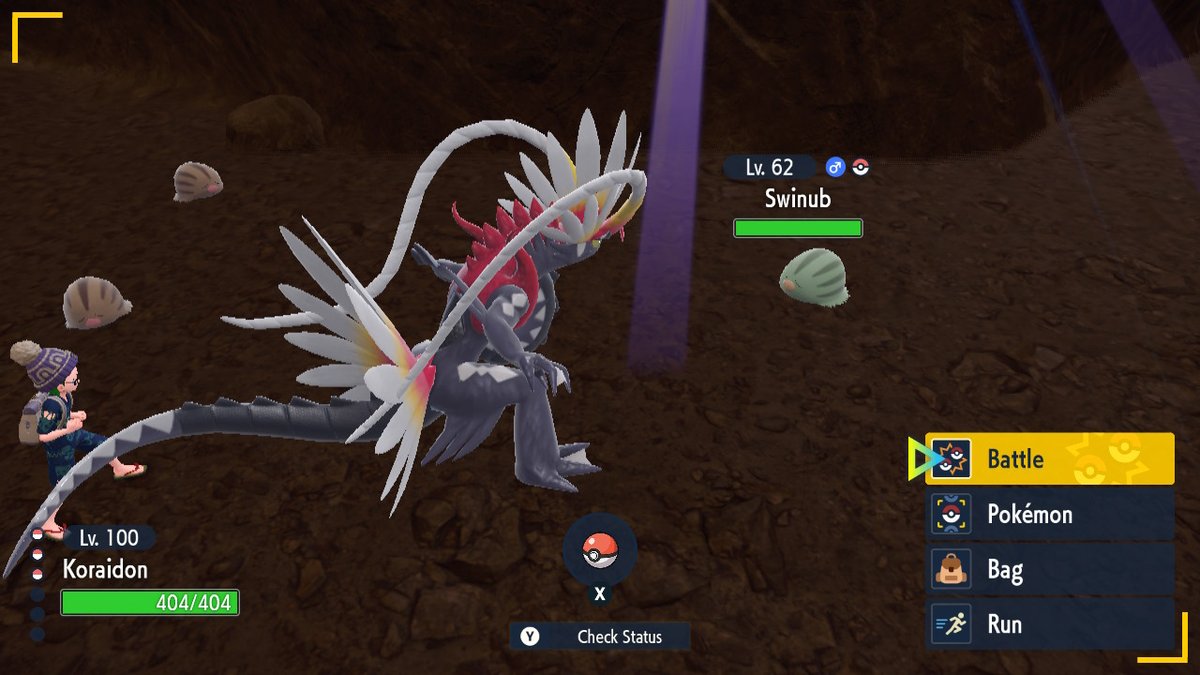Open the Pokémon party menu

pyautogui.click(x=1048, y=515)
